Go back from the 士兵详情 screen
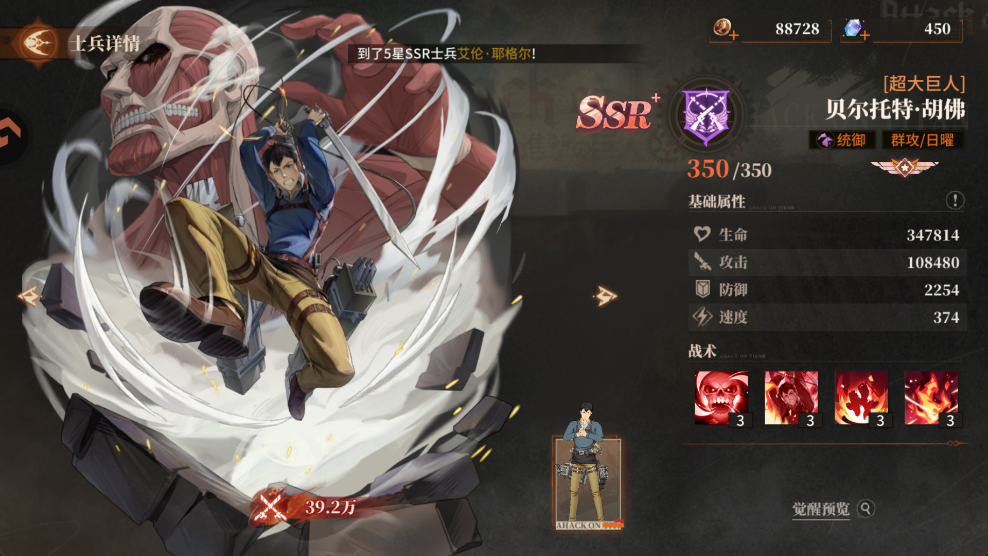The width and height of the screenshot is (988, 556). click(x=38, y=43)
